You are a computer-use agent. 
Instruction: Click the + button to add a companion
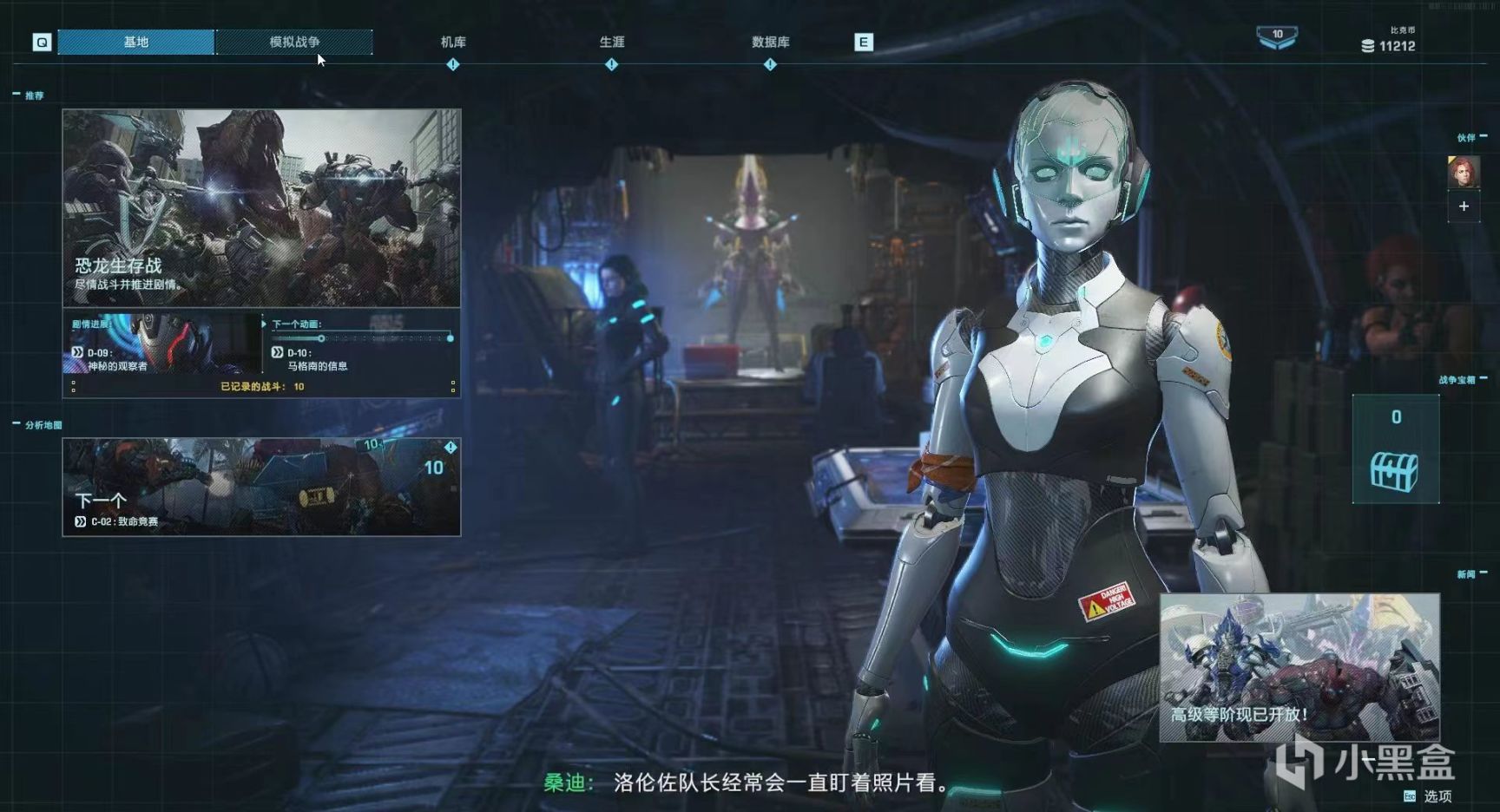point(1464,206)
